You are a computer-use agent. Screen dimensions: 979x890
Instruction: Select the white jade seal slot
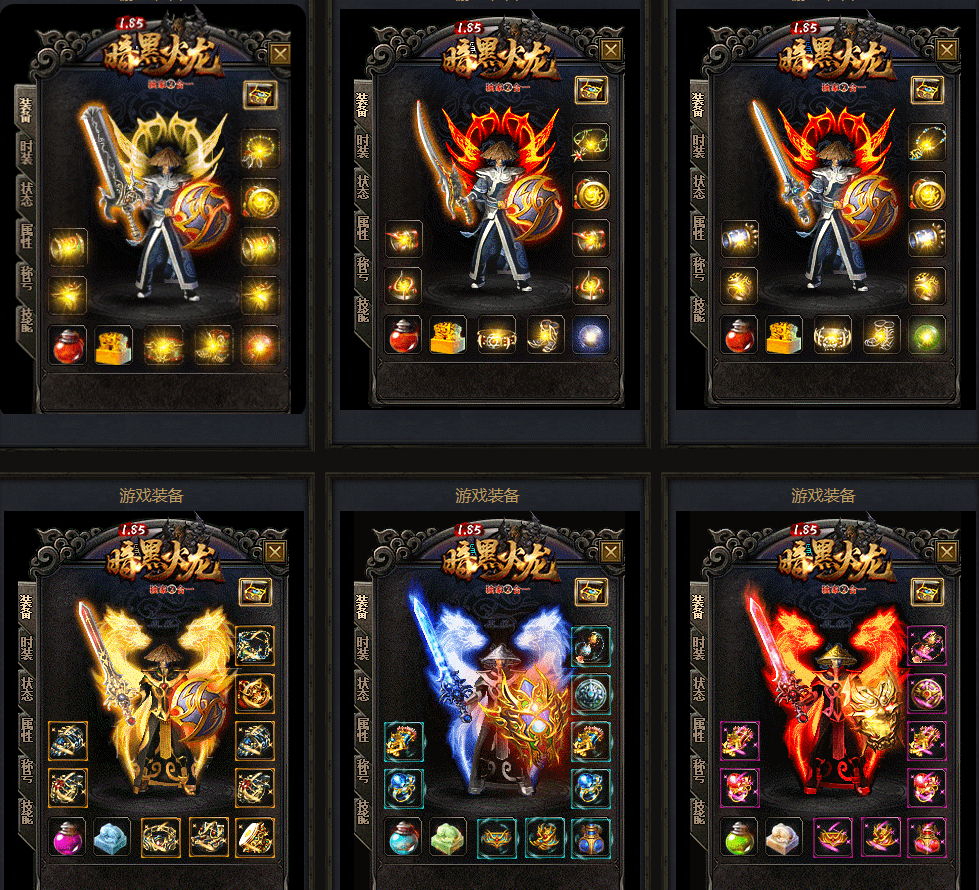coord(785,837)
